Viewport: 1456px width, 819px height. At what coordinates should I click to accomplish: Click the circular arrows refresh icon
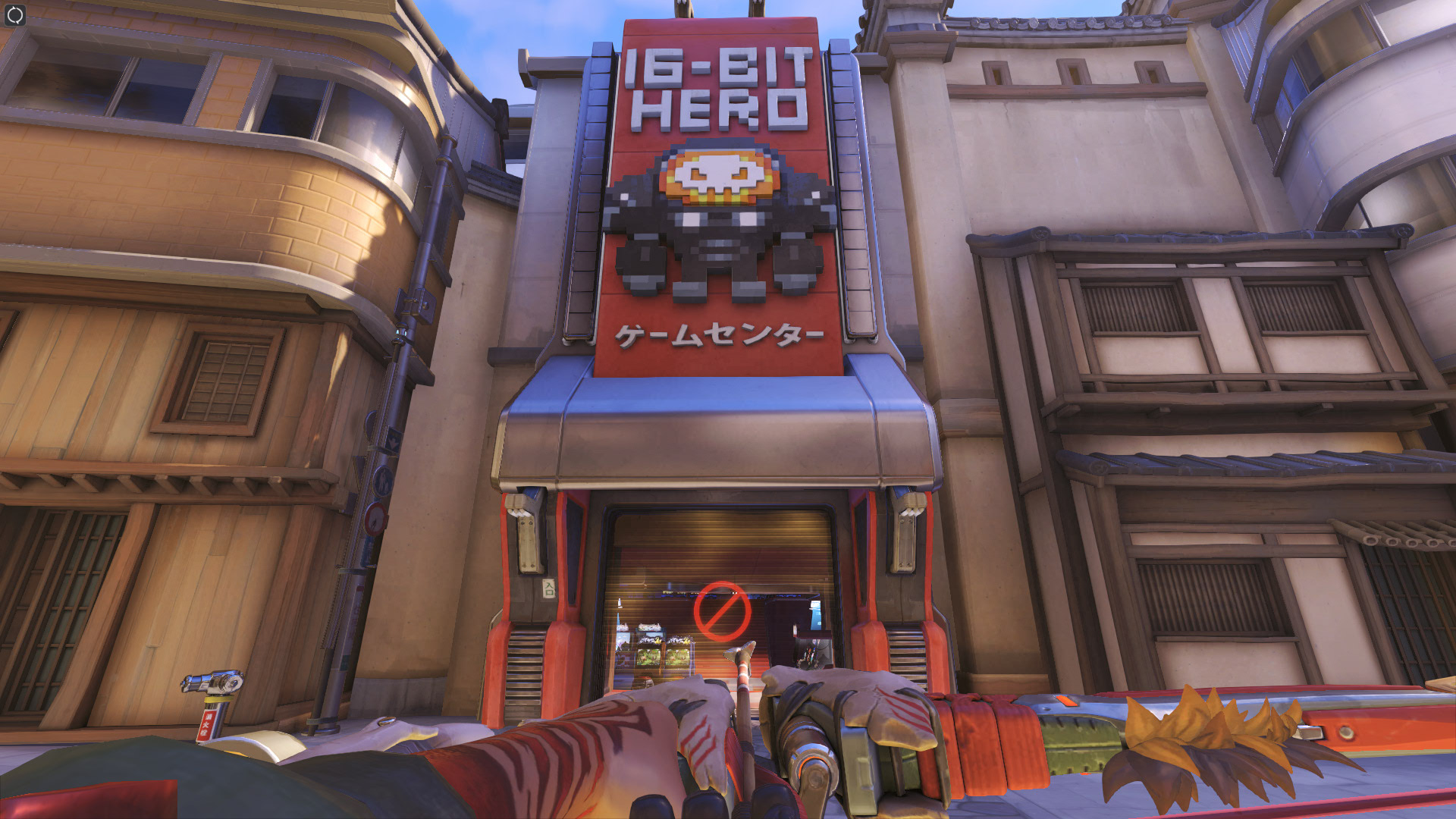[x=15, y=15]
